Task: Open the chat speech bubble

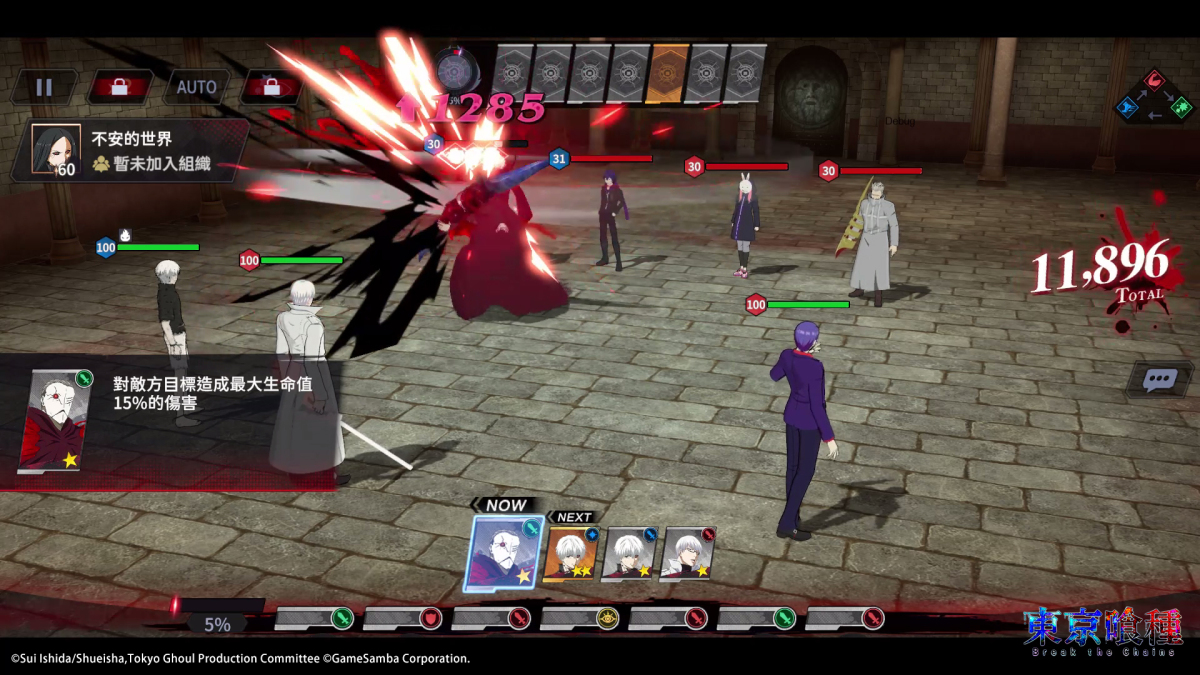Action: [x=1159, y=380]
